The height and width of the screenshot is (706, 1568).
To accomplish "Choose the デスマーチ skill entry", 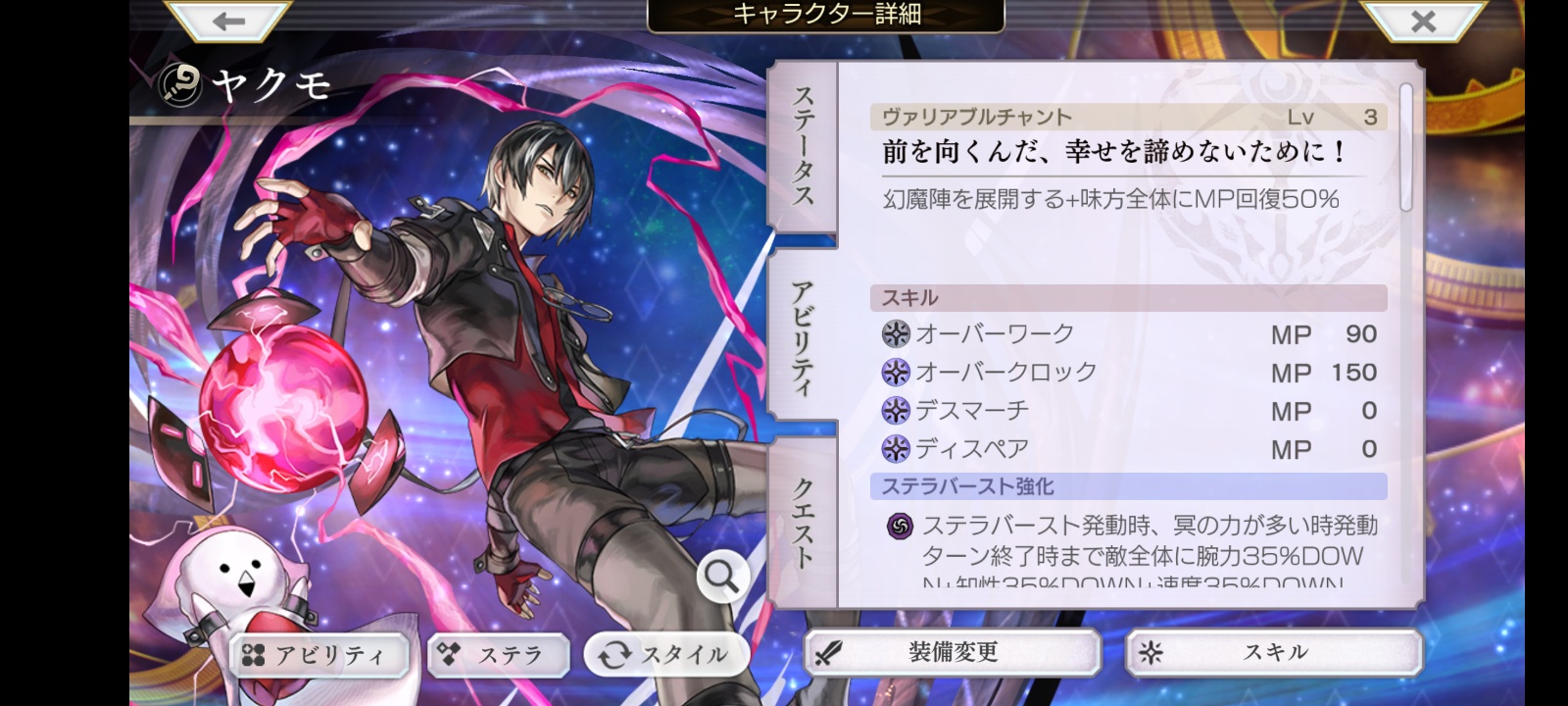I will click(x=1129, y=411).
